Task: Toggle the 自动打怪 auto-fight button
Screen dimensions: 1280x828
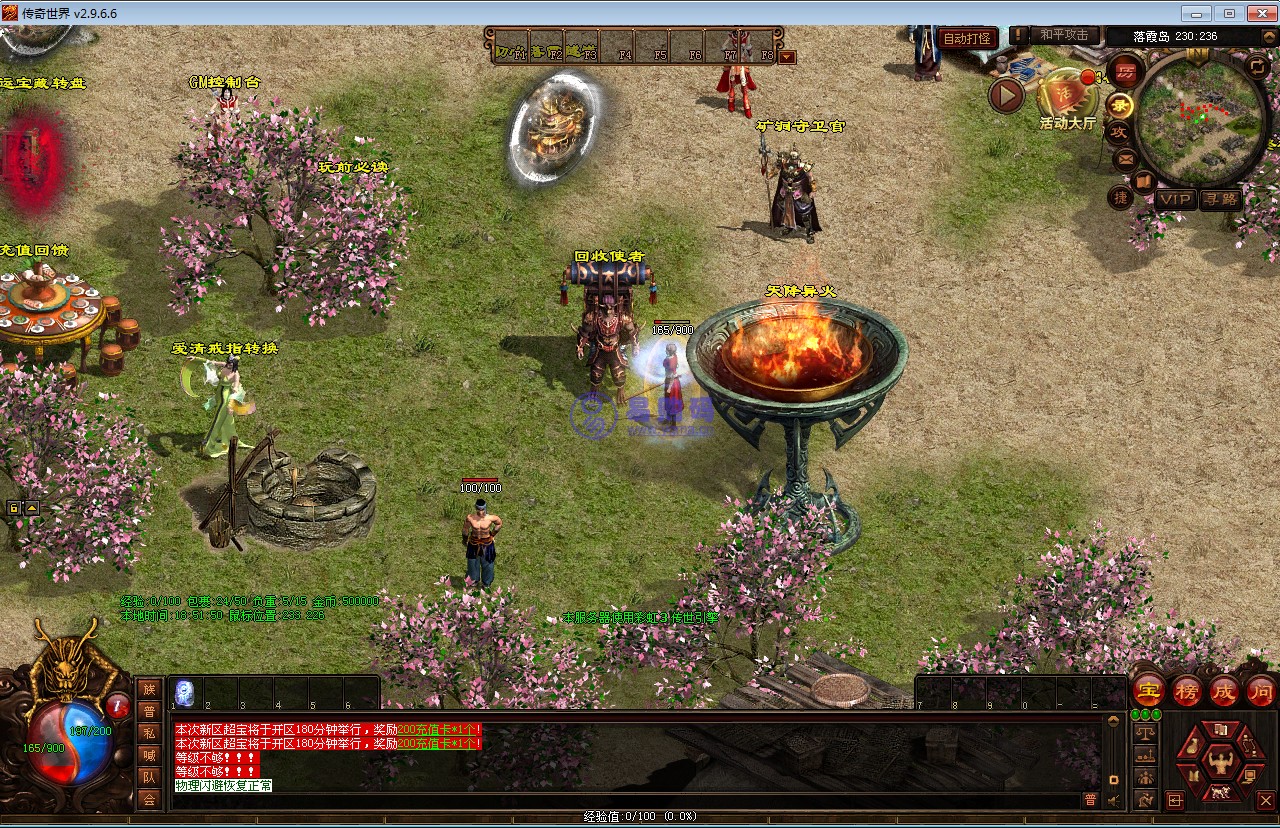Action: pyautogui.click(x=967, y=39)
